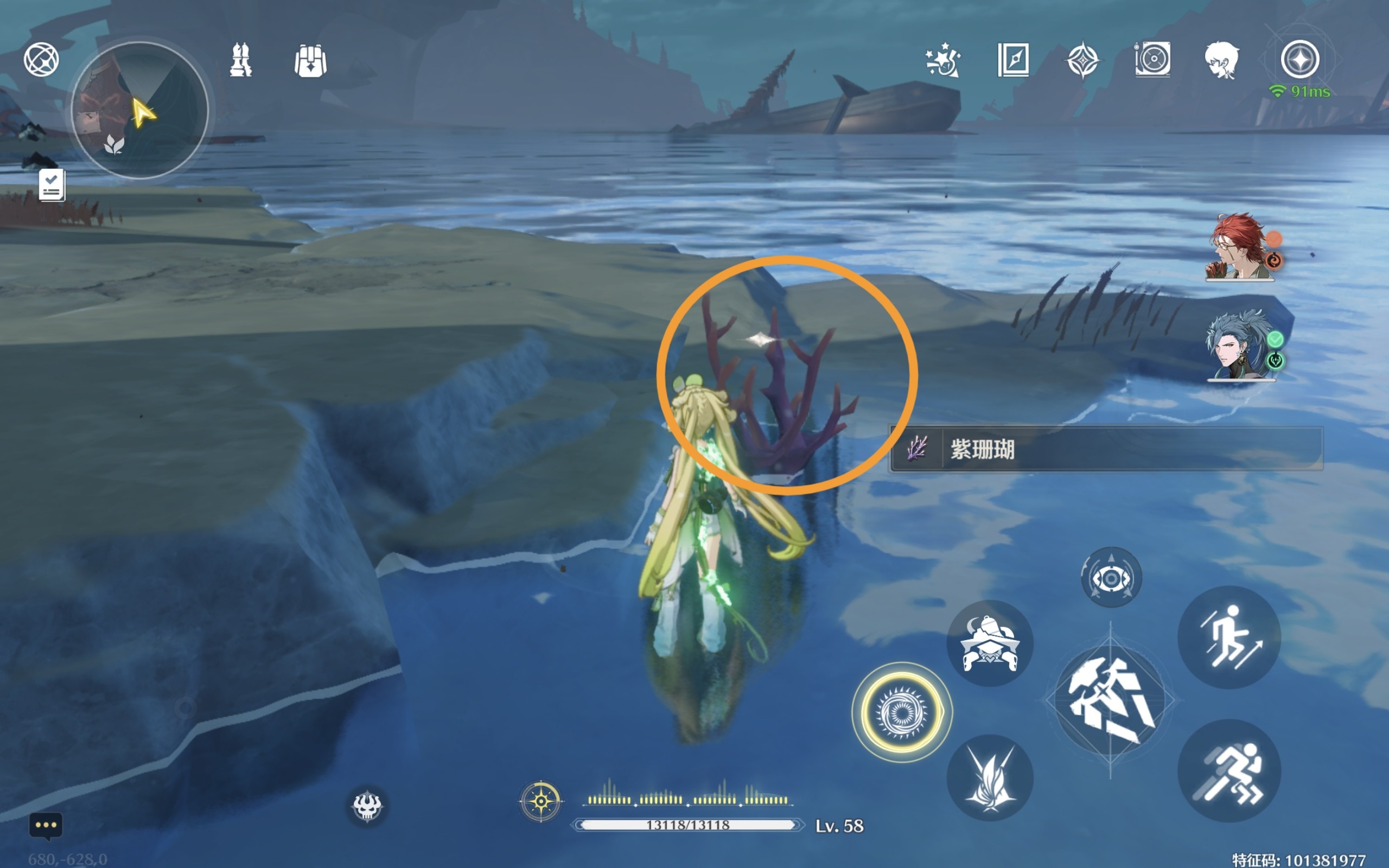Open the character head profile icon

[1221, 60]
